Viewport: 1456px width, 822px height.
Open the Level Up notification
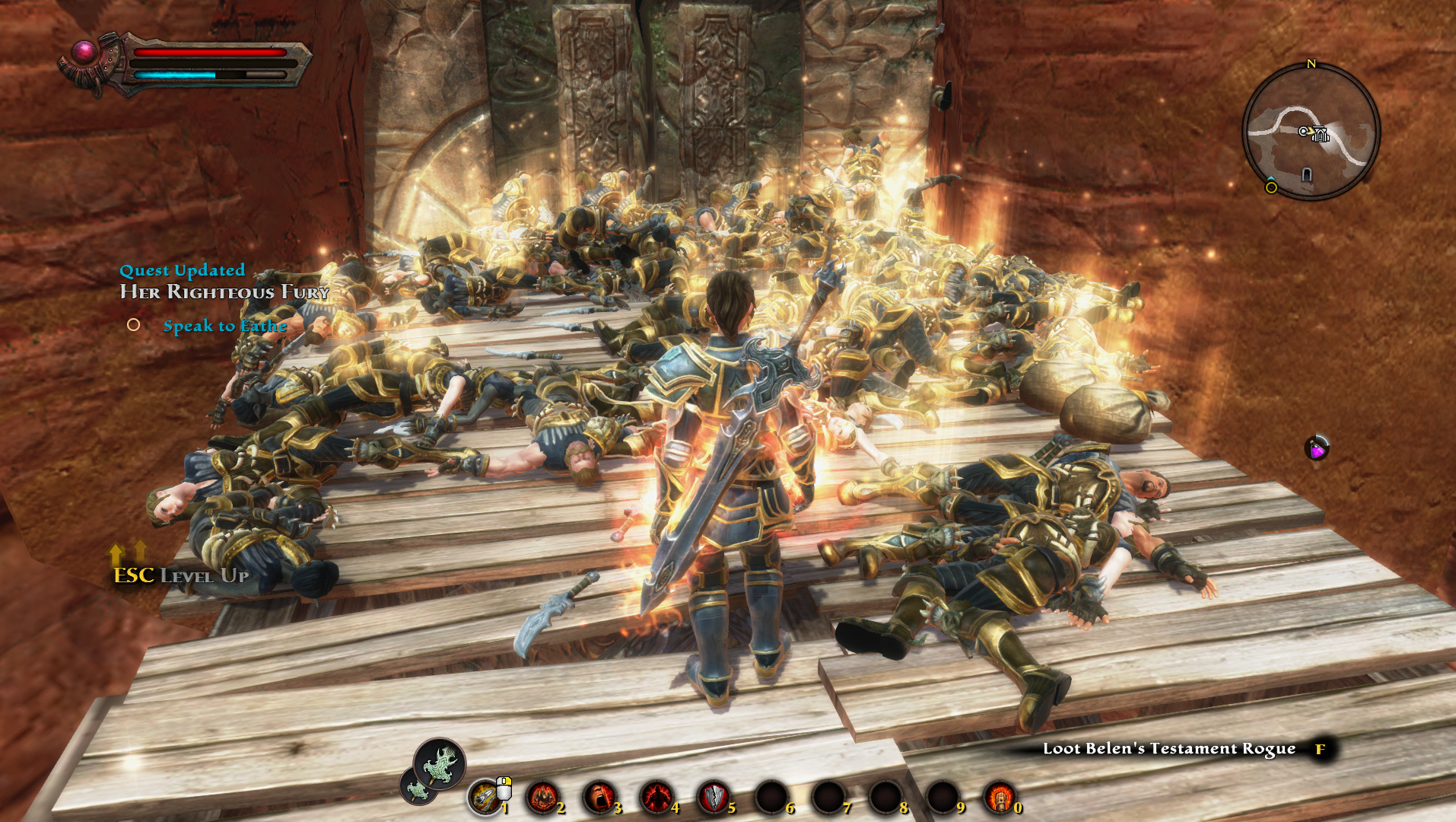coord(181,575)
